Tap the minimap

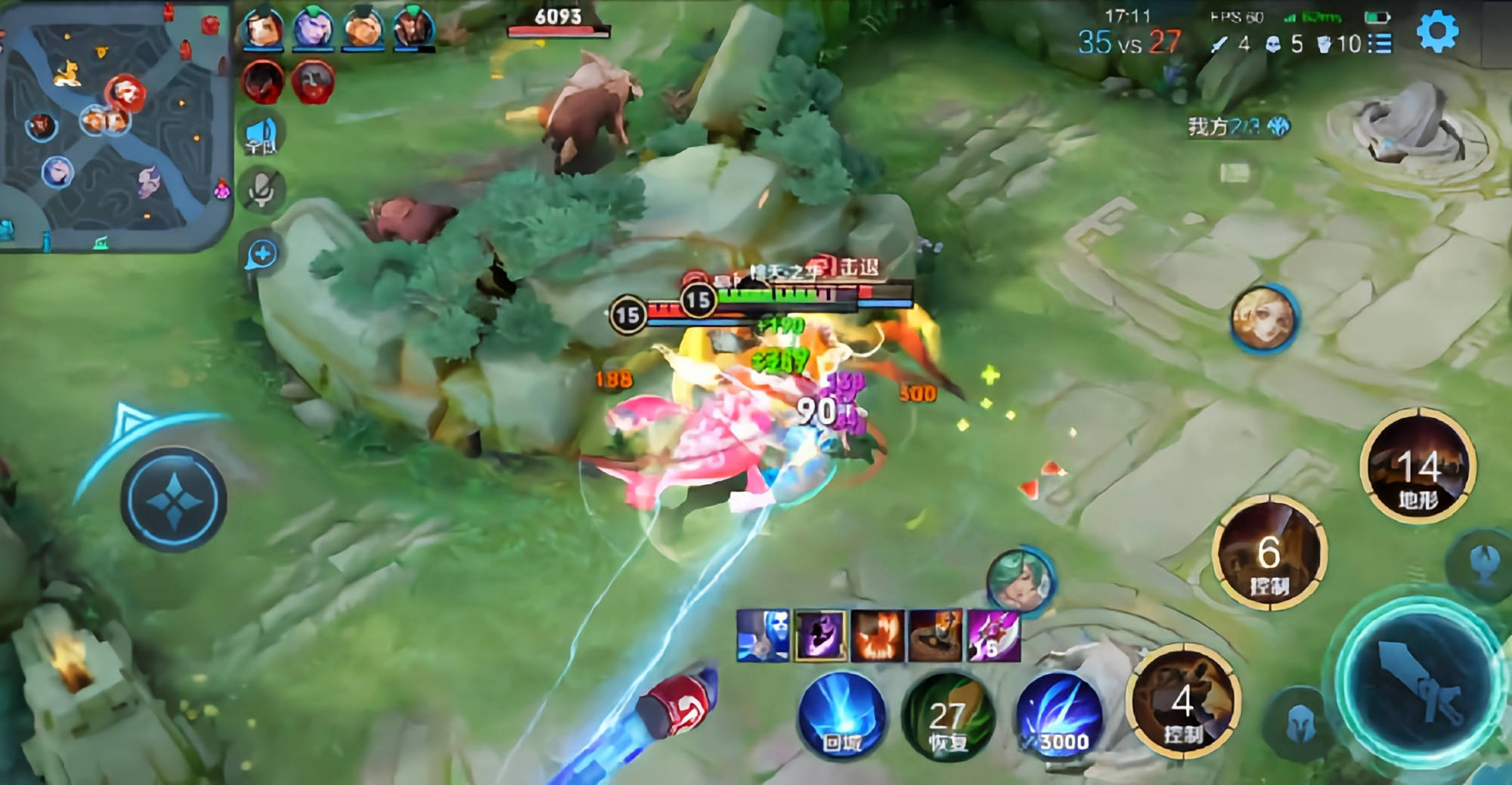point(115,125)
